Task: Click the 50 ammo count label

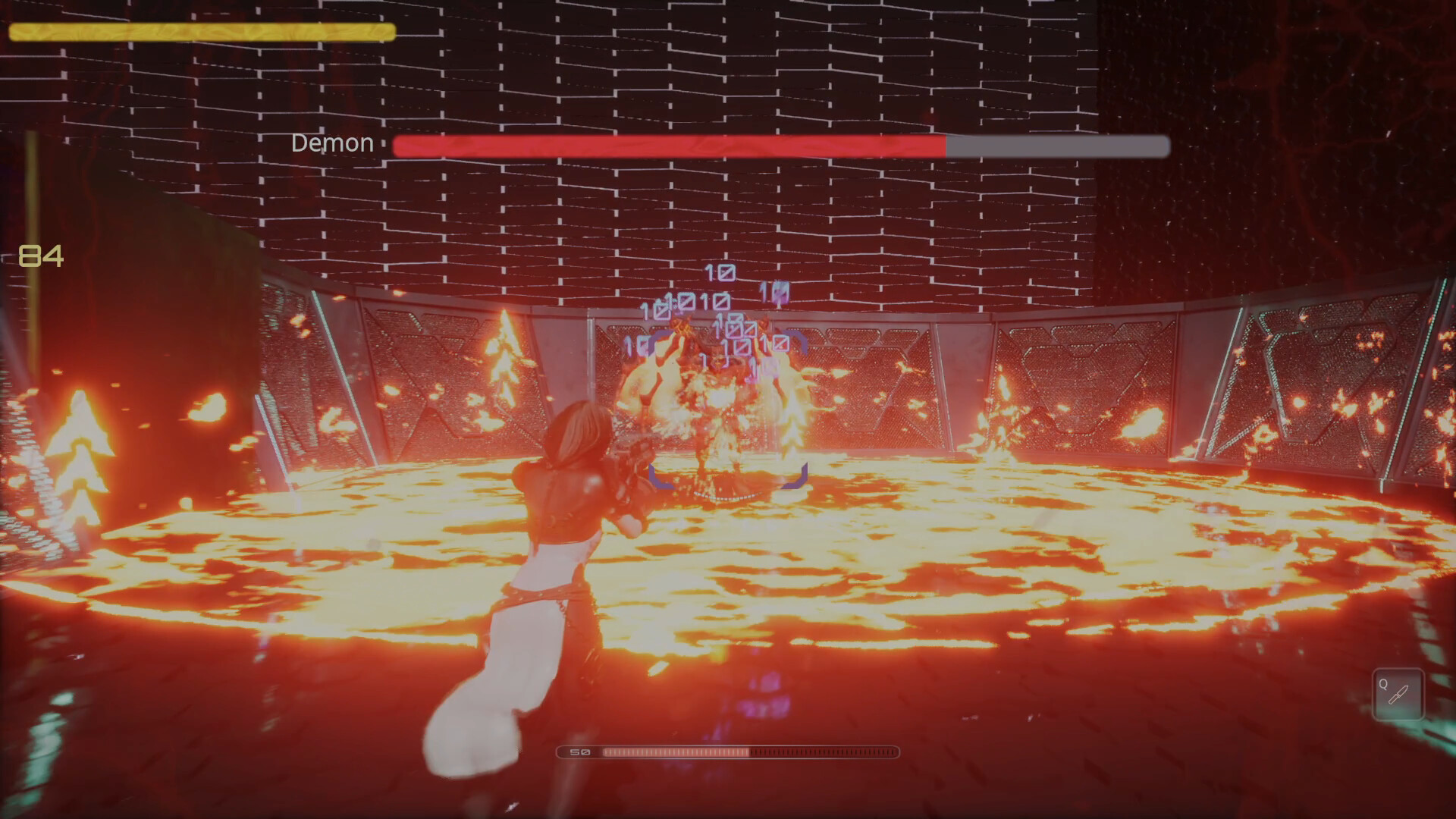Action: pyautogui.click(x=579, y=752)
